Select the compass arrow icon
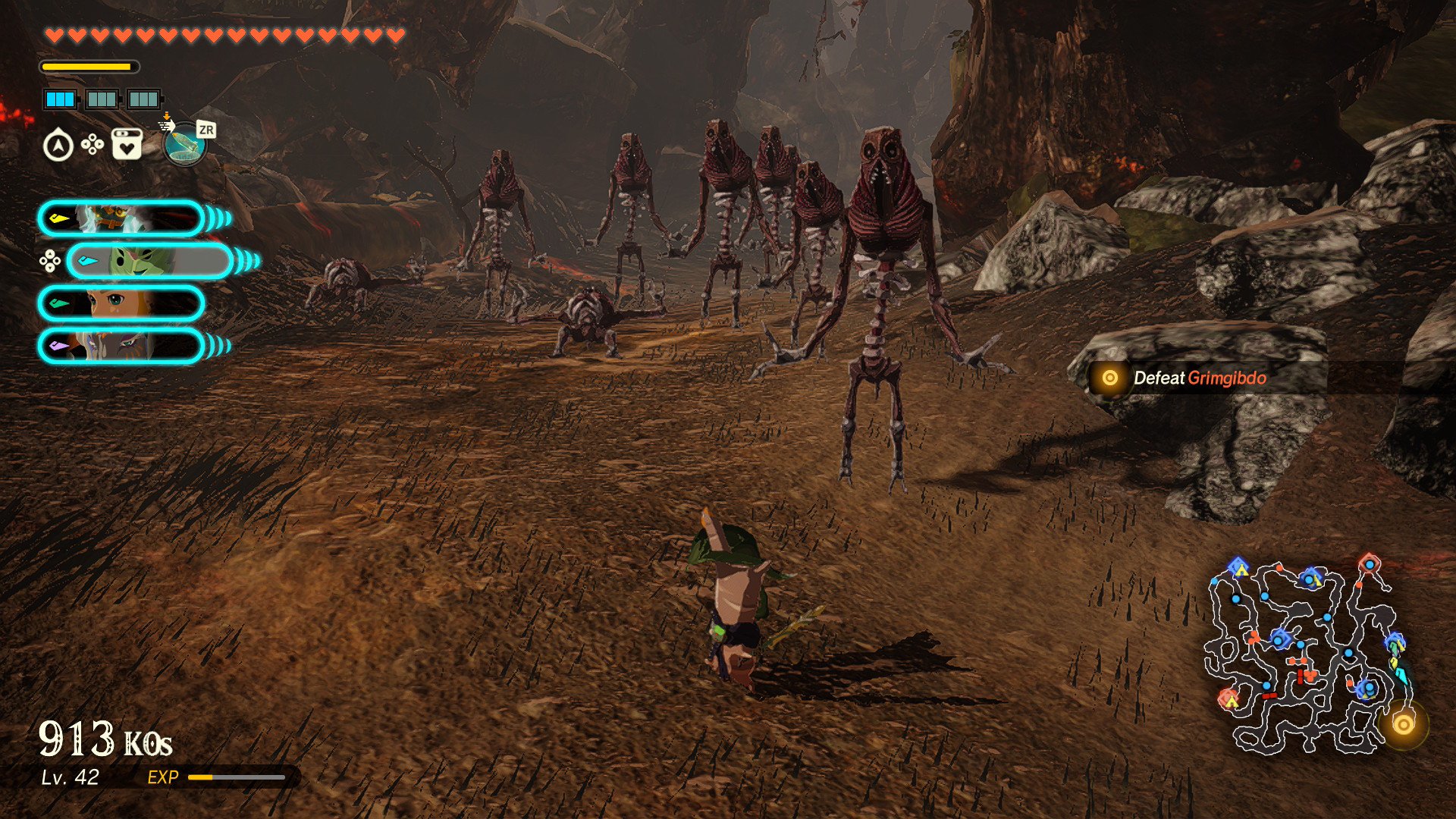The width and height of the screenshot is (1456, 819). [x=58, y=146]
